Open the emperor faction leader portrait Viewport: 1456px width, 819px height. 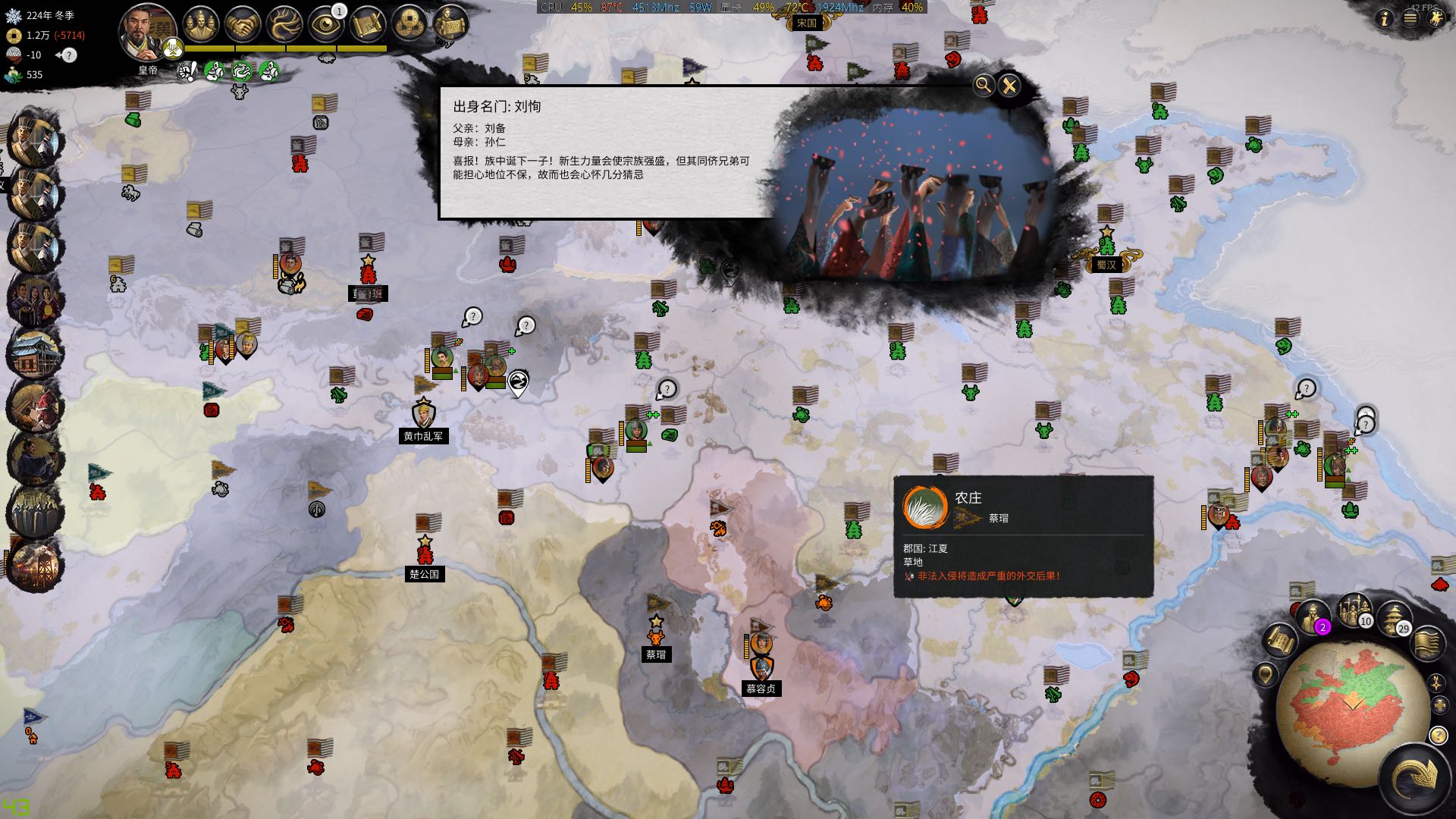coord(147,32)
